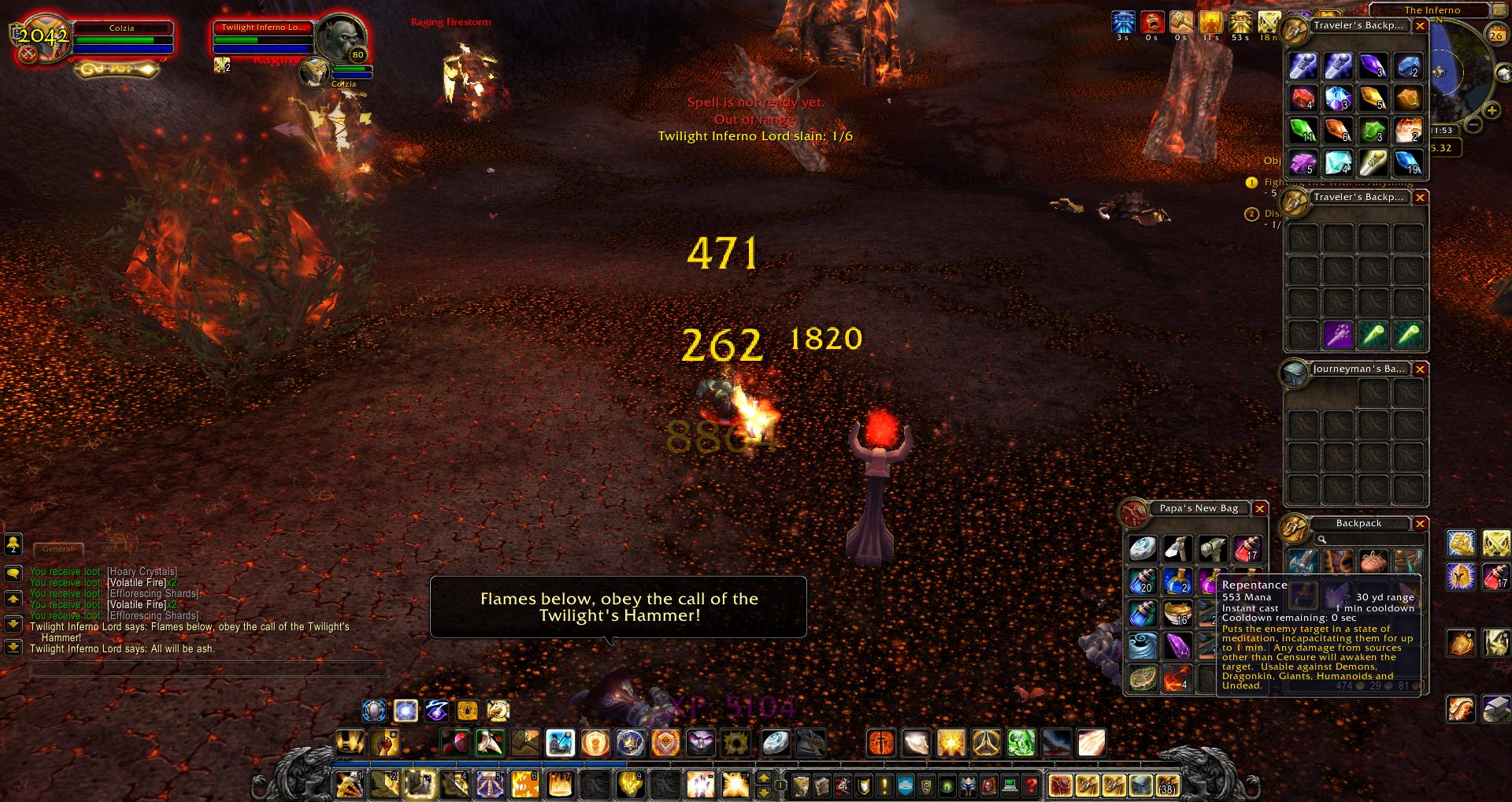Close Papa's New Bag window
This screenshot has width=1512, height=802.
[1259, 509]
